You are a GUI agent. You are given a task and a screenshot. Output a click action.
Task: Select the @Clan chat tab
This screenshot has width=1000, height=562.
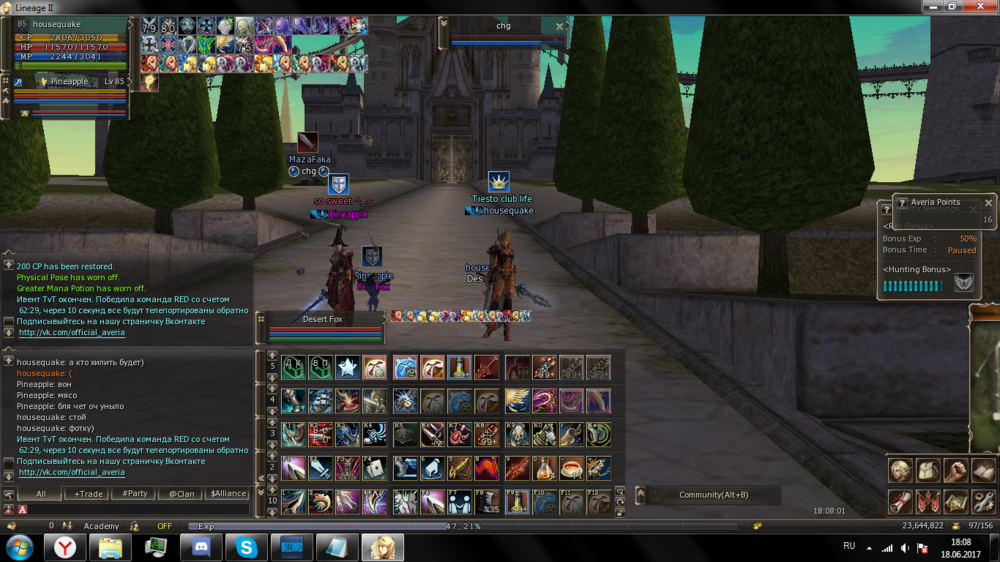tap(181, 493)
